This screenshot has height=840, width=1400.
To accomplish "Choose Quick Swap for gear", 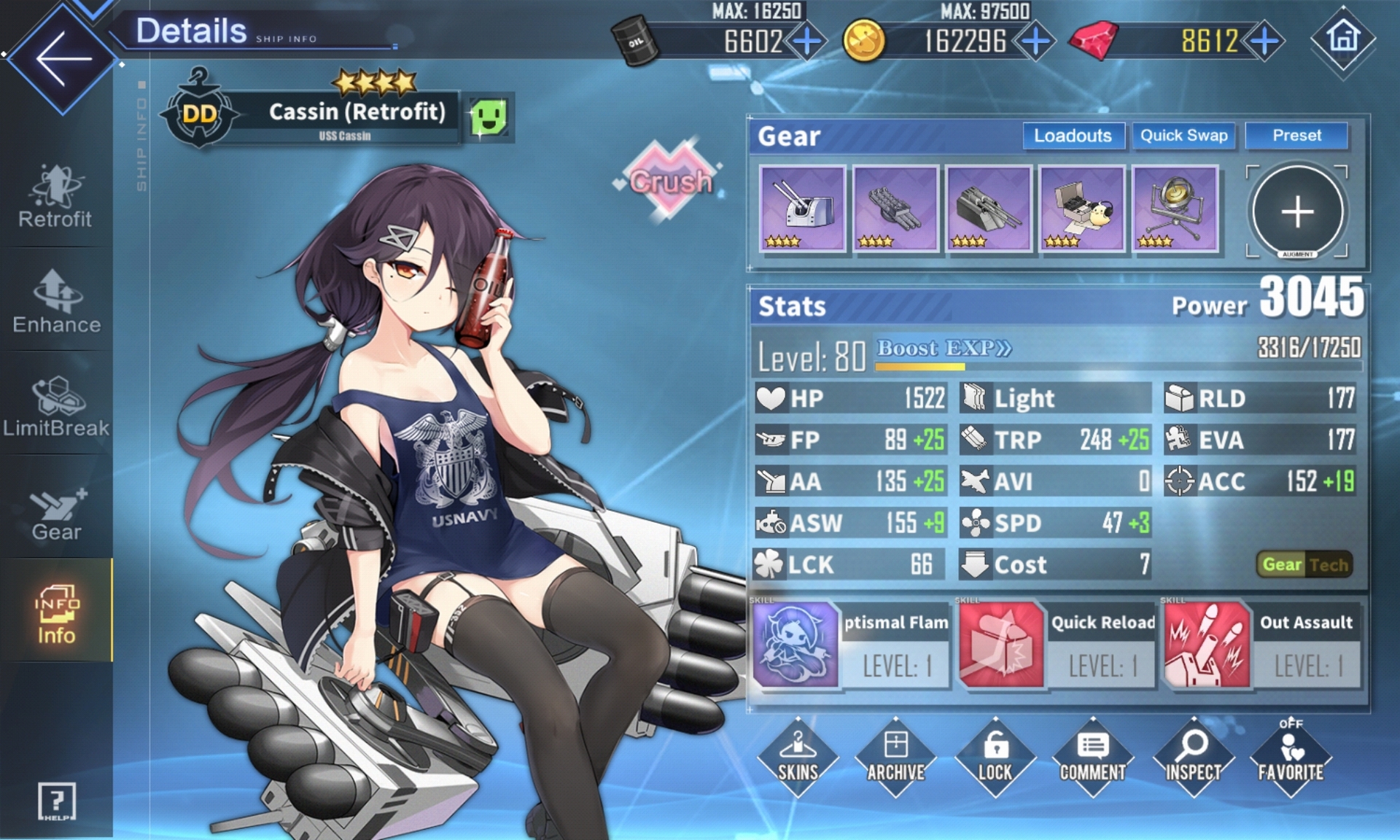I will point(1183,136).
